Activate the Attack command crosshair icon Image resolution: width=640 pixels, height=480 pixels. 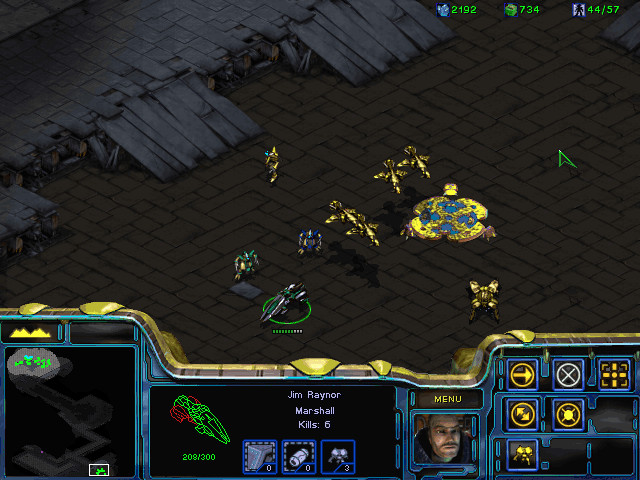click(x=614, y=375)
